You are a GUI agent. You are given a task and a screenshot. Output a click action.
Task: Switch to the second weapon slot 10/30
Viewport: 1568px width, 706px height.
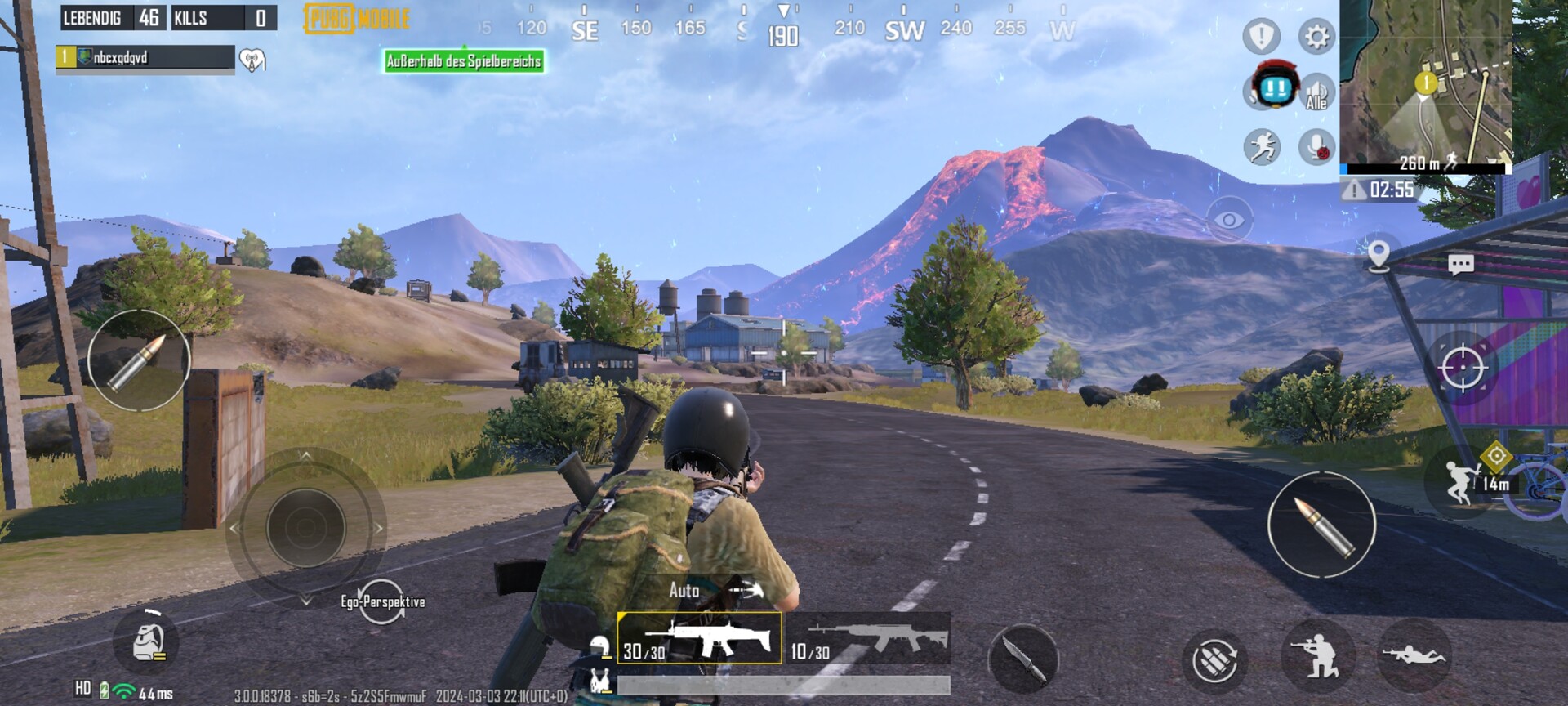[868, 638]
